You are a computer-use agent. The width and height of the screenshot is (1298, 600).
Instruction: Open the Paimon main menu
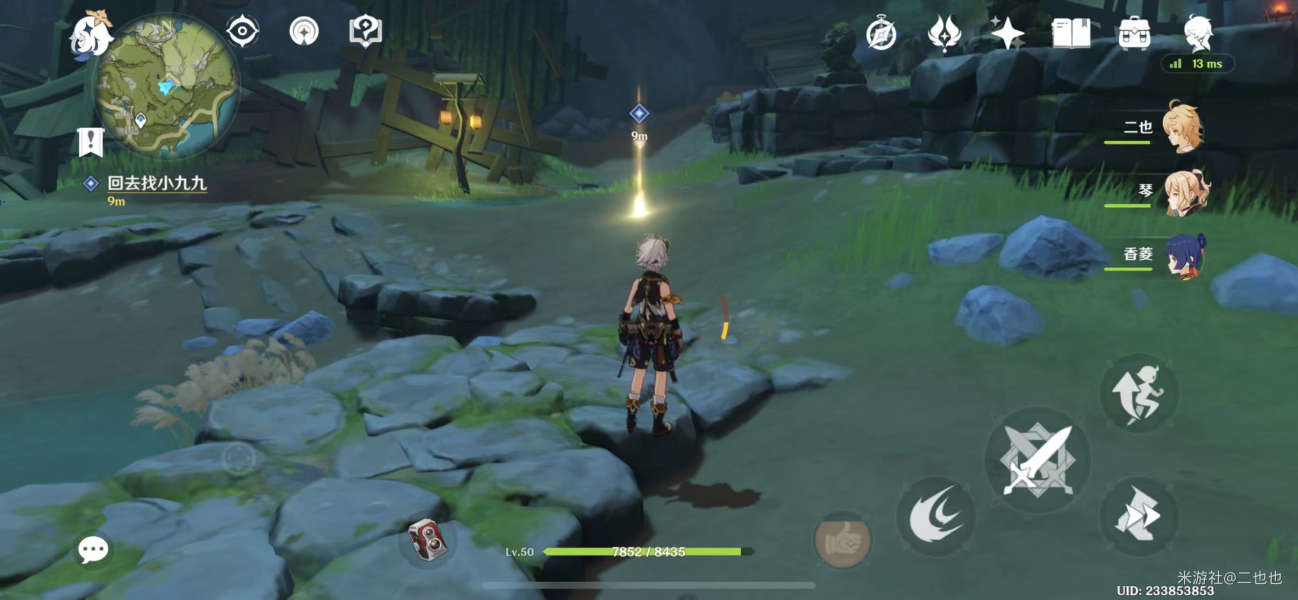91,35
